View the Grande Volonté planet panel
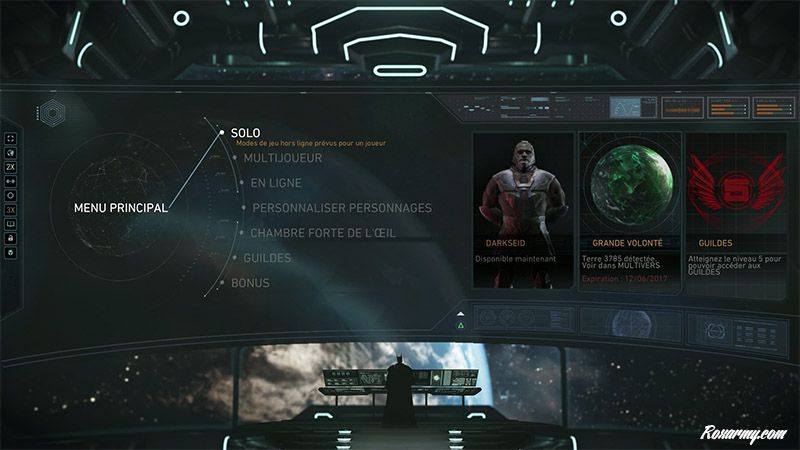The height and width of the screenshot is (450, 800). coord(628,210)
